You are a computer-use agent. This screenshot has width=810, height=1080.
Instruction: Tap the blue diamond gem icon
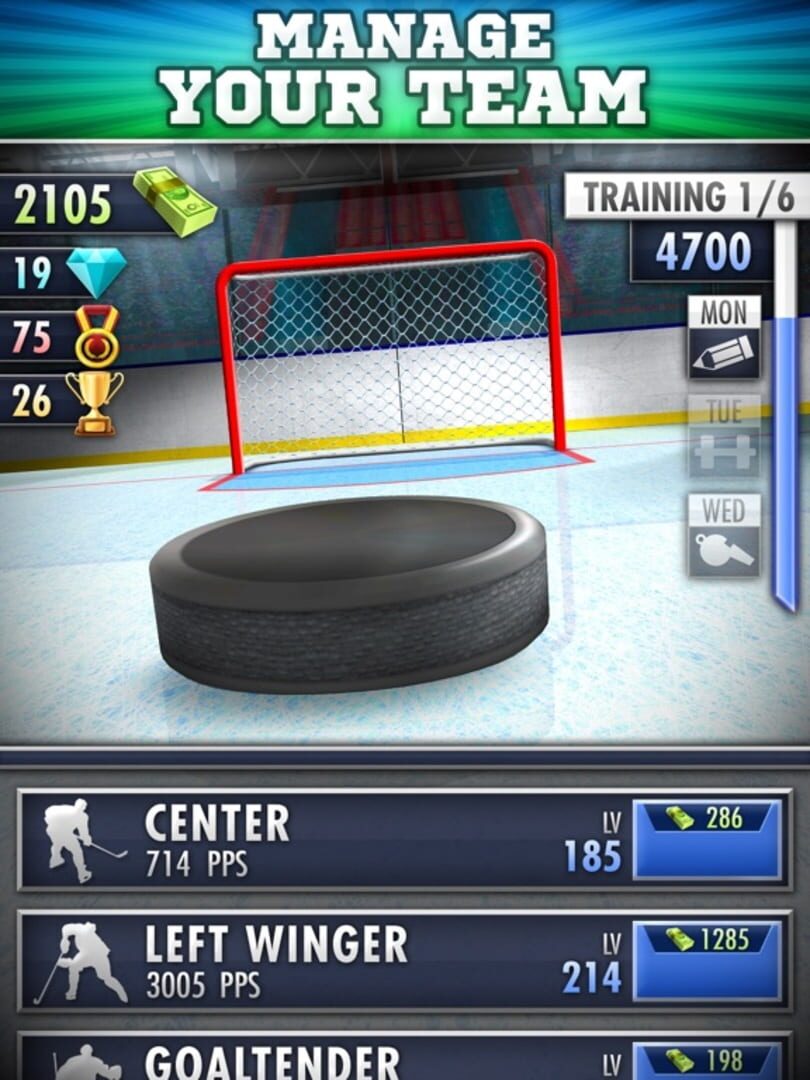pos(96,272)
